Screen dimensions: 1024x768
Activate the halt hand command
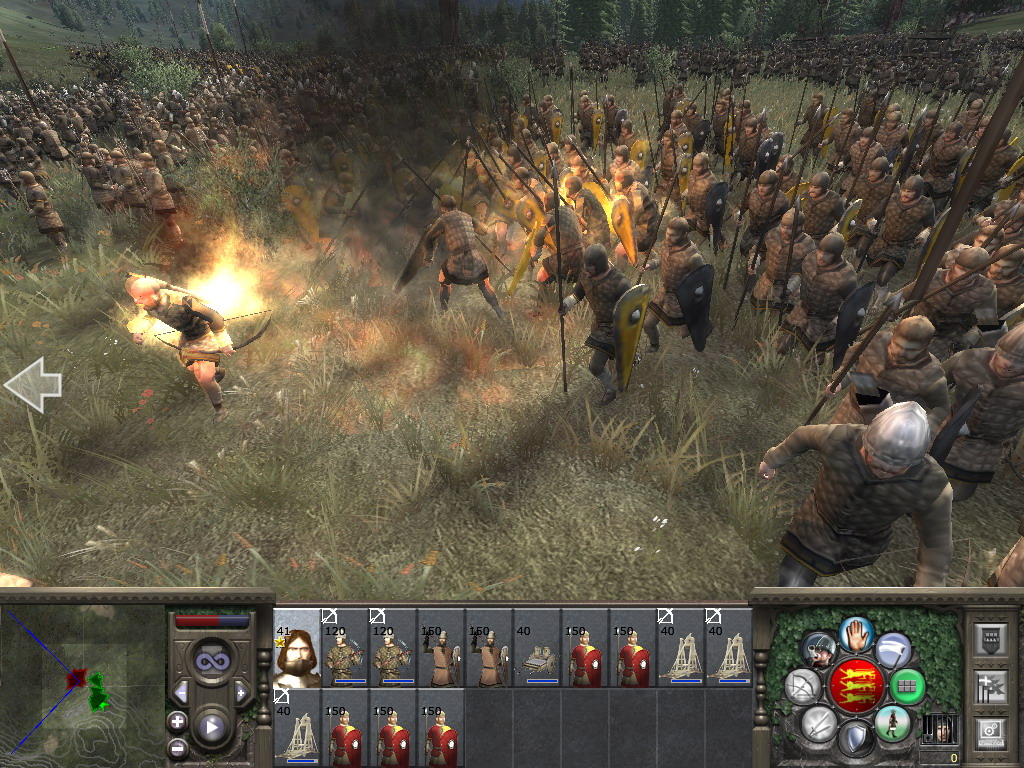(x=856, y=633)
